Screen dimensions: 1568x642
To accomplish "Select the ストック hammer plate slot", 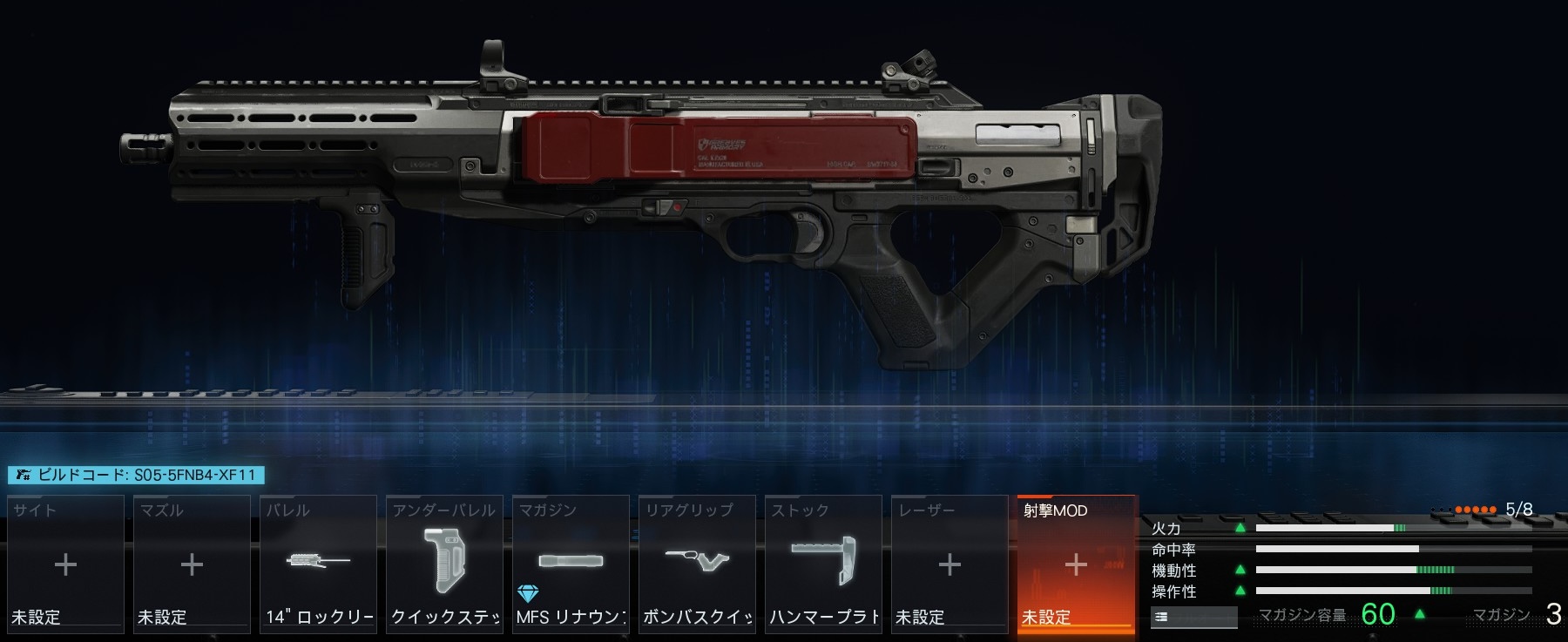I will [823, 563].
